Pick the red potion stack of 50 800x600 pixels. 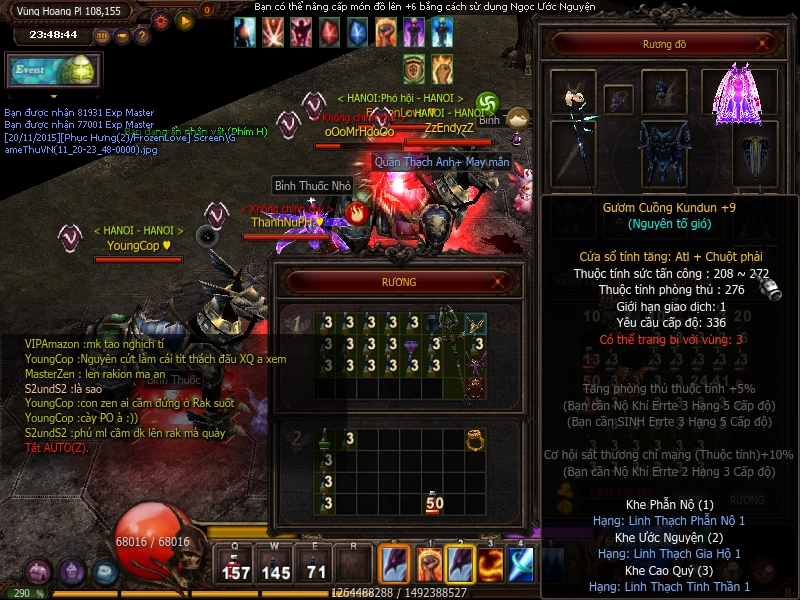click(x=434, y=502)
